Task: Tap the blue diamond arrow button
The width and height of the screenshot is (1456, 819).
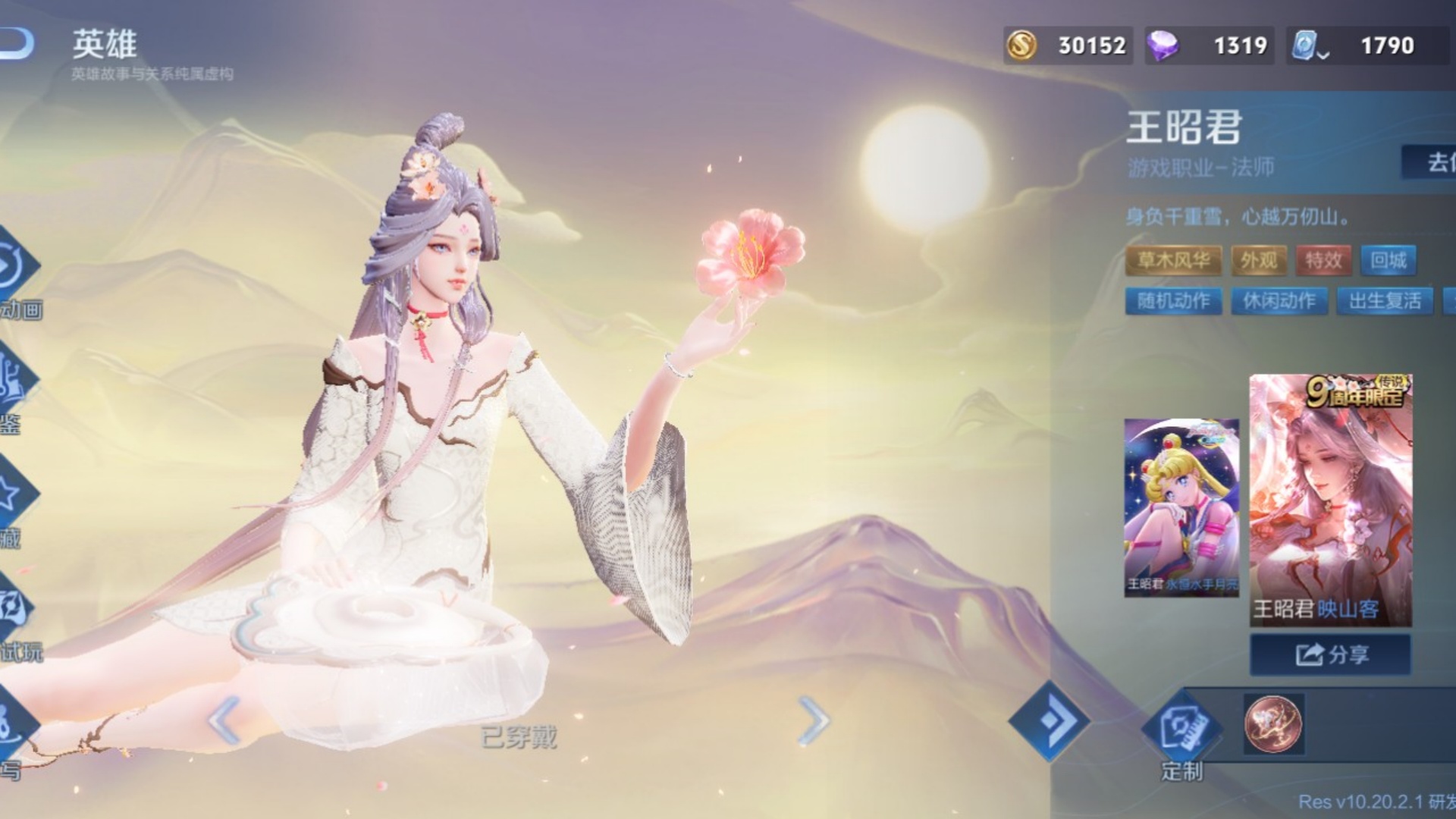Action: 1050,720
